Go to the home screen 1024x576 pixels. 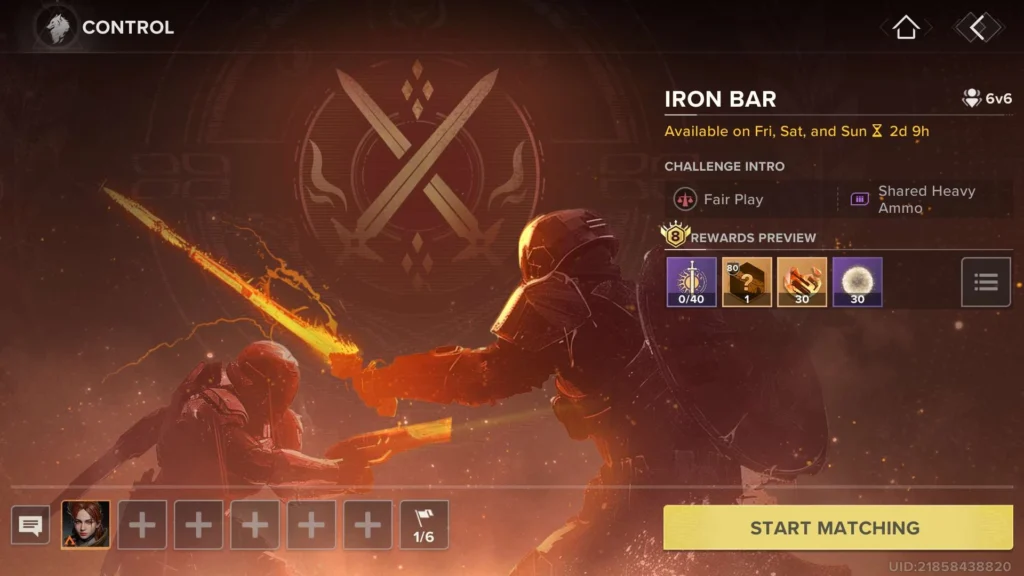[906, 28]
